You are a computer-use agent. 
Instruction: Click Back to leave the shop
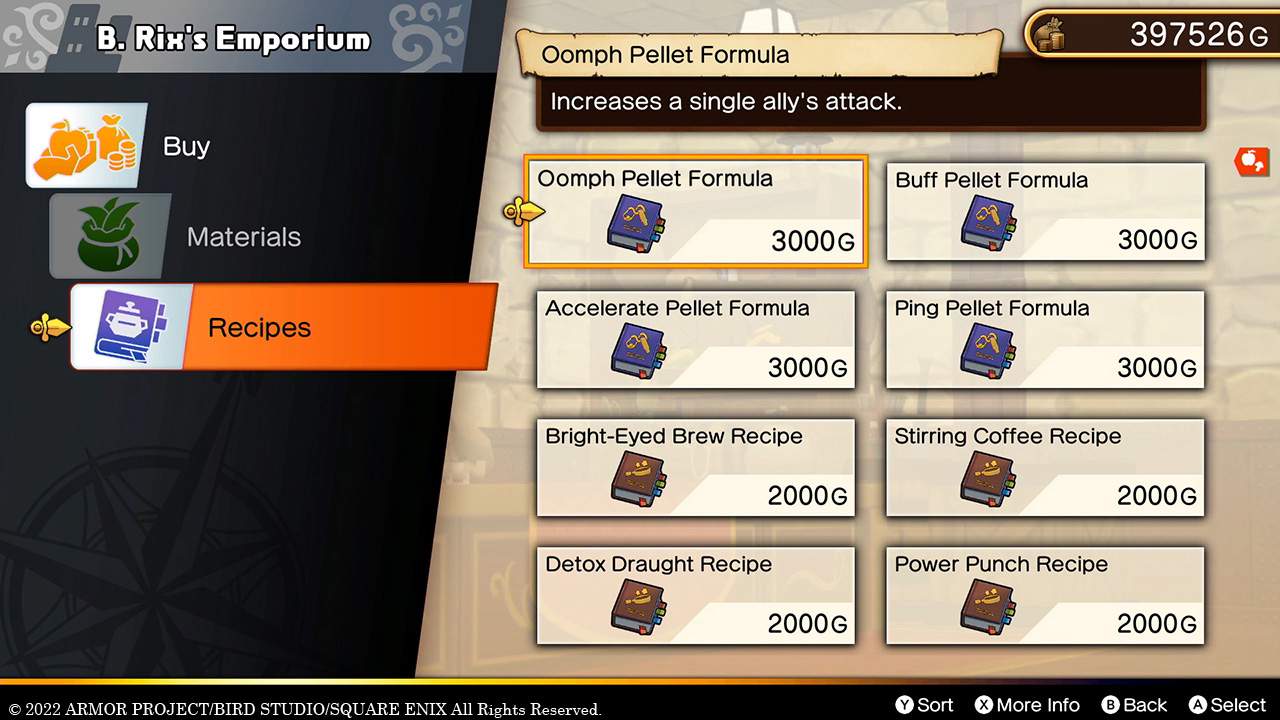point(1135,704)
